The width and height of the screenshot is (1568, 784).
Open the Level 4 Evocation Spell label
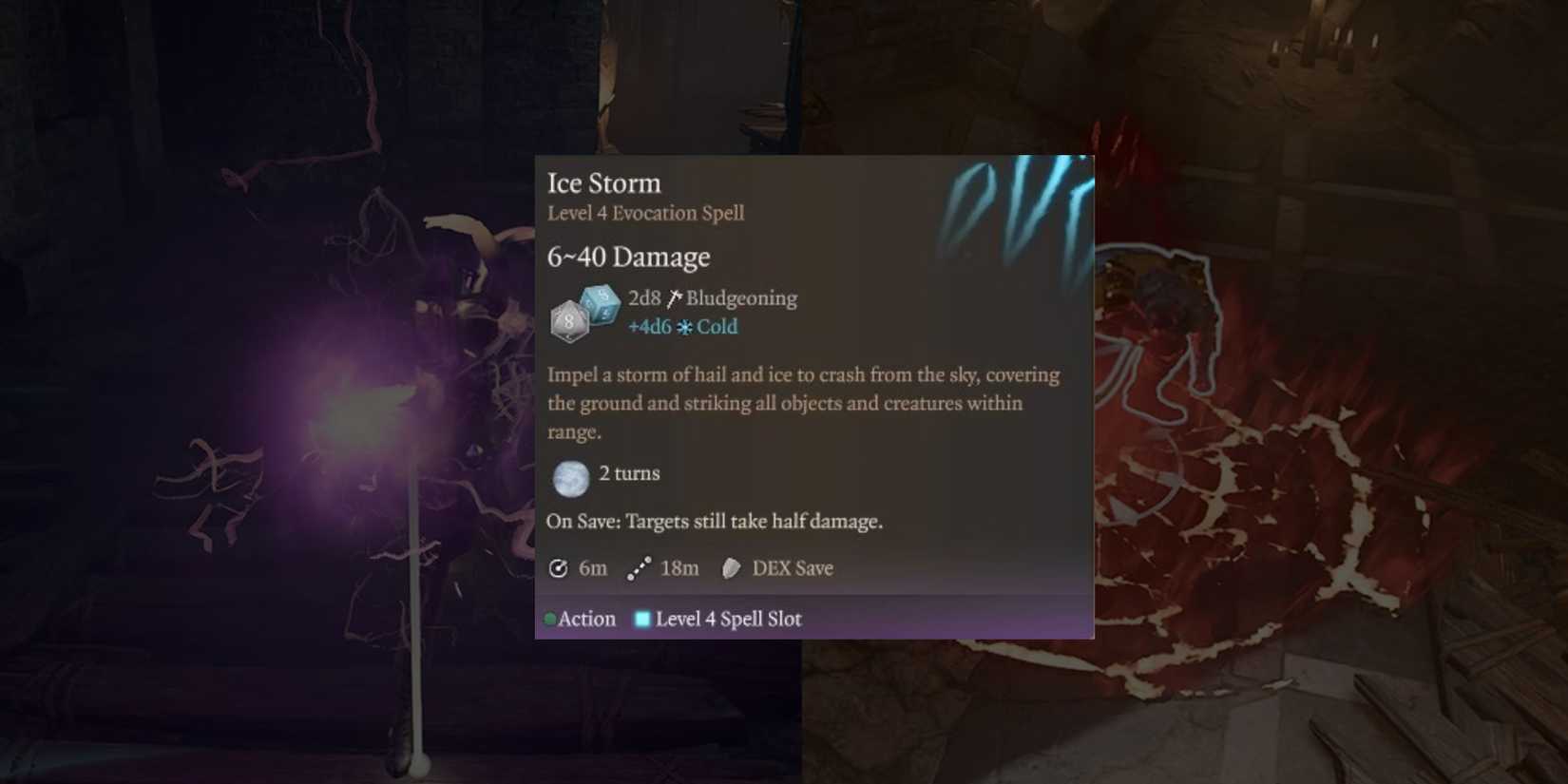point(645,213)
